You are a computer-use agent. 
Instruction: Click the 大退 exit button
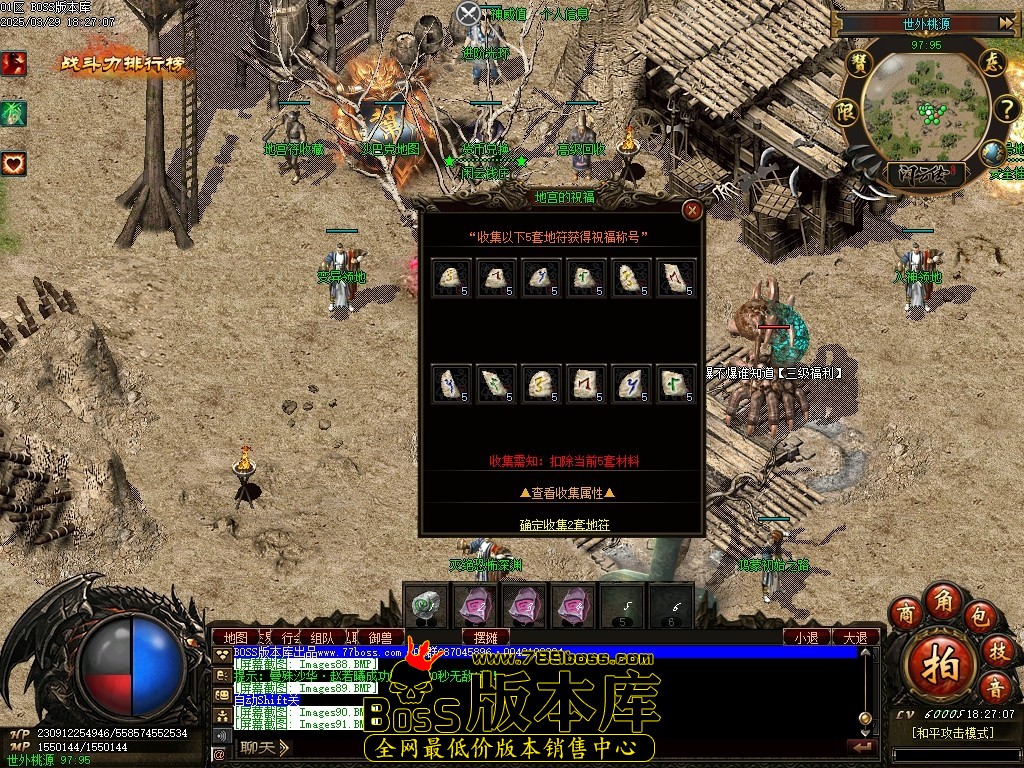click(855, 637)
